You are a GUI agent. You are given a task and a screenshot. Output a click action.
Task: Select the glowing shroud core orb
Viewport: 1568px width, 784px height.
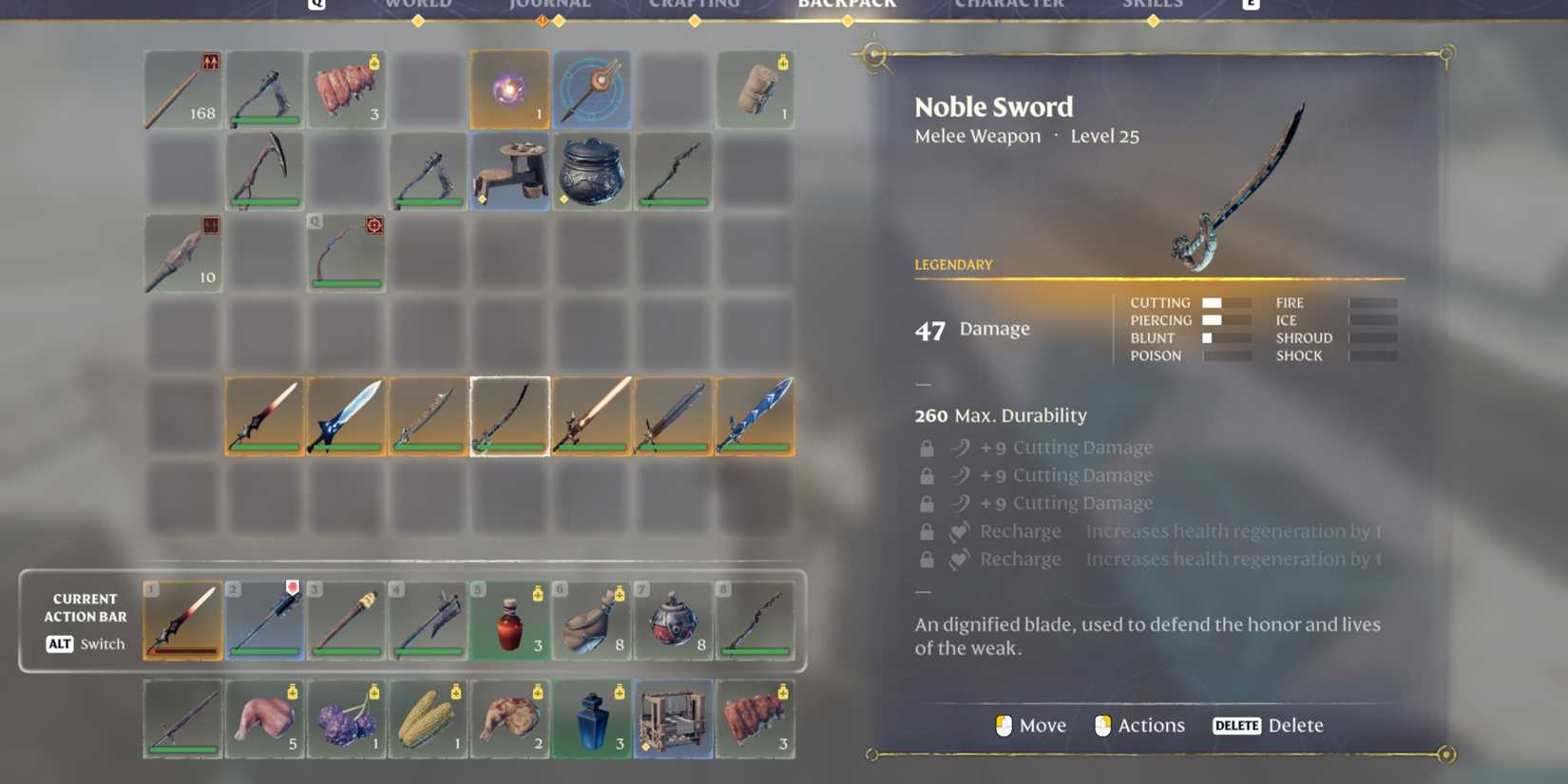click(x=509, y=89)
